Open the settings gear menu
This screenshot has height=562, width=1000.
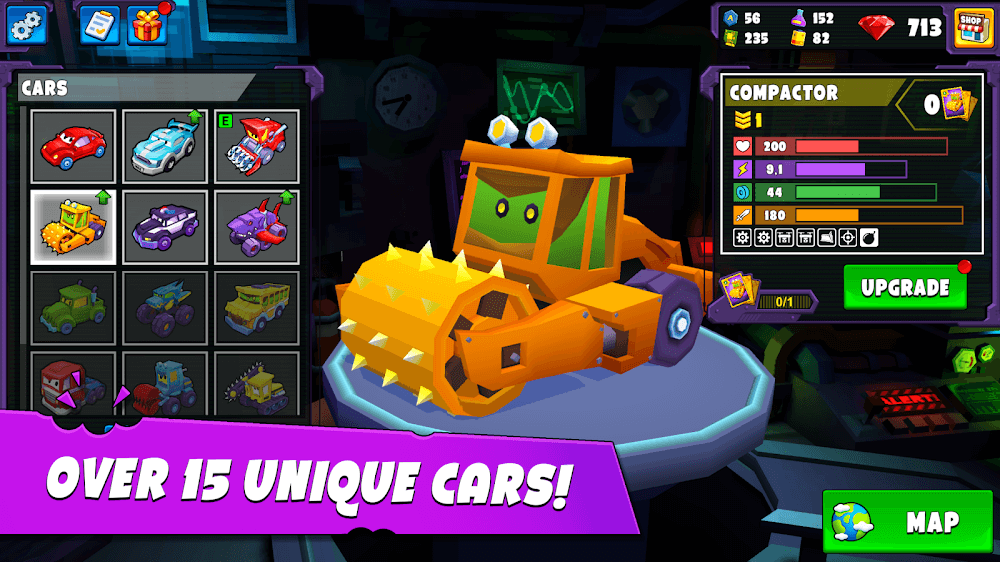click(x=28, y=25)
